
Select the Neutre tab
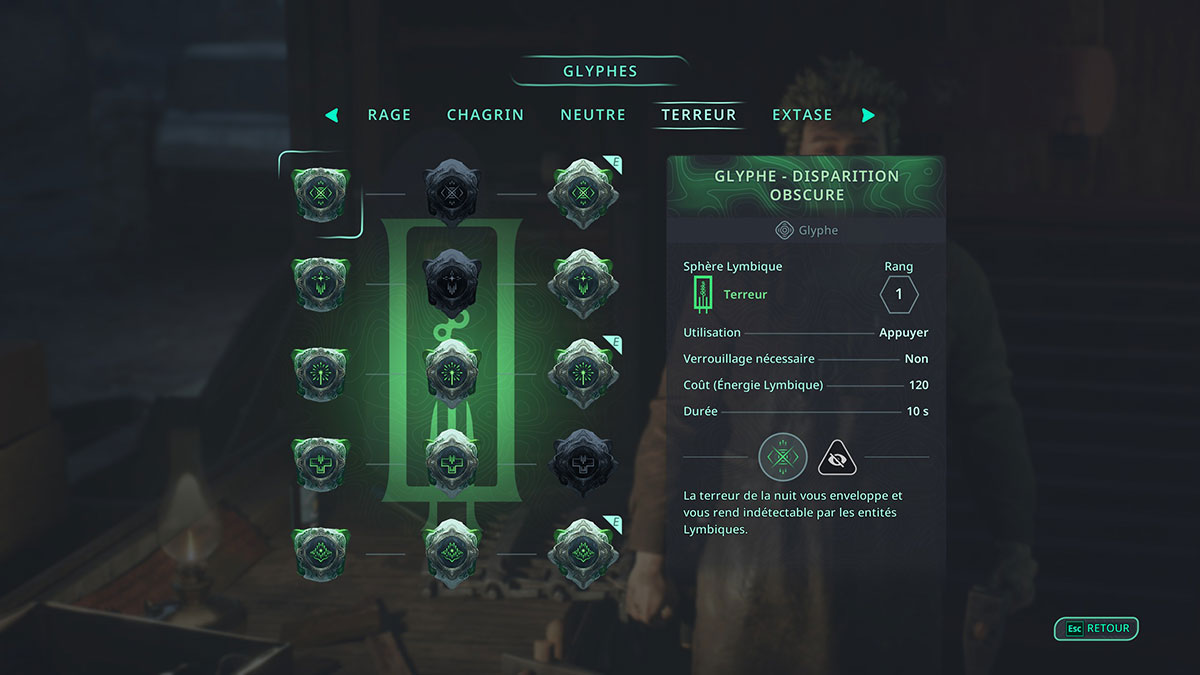click(593, 115)
